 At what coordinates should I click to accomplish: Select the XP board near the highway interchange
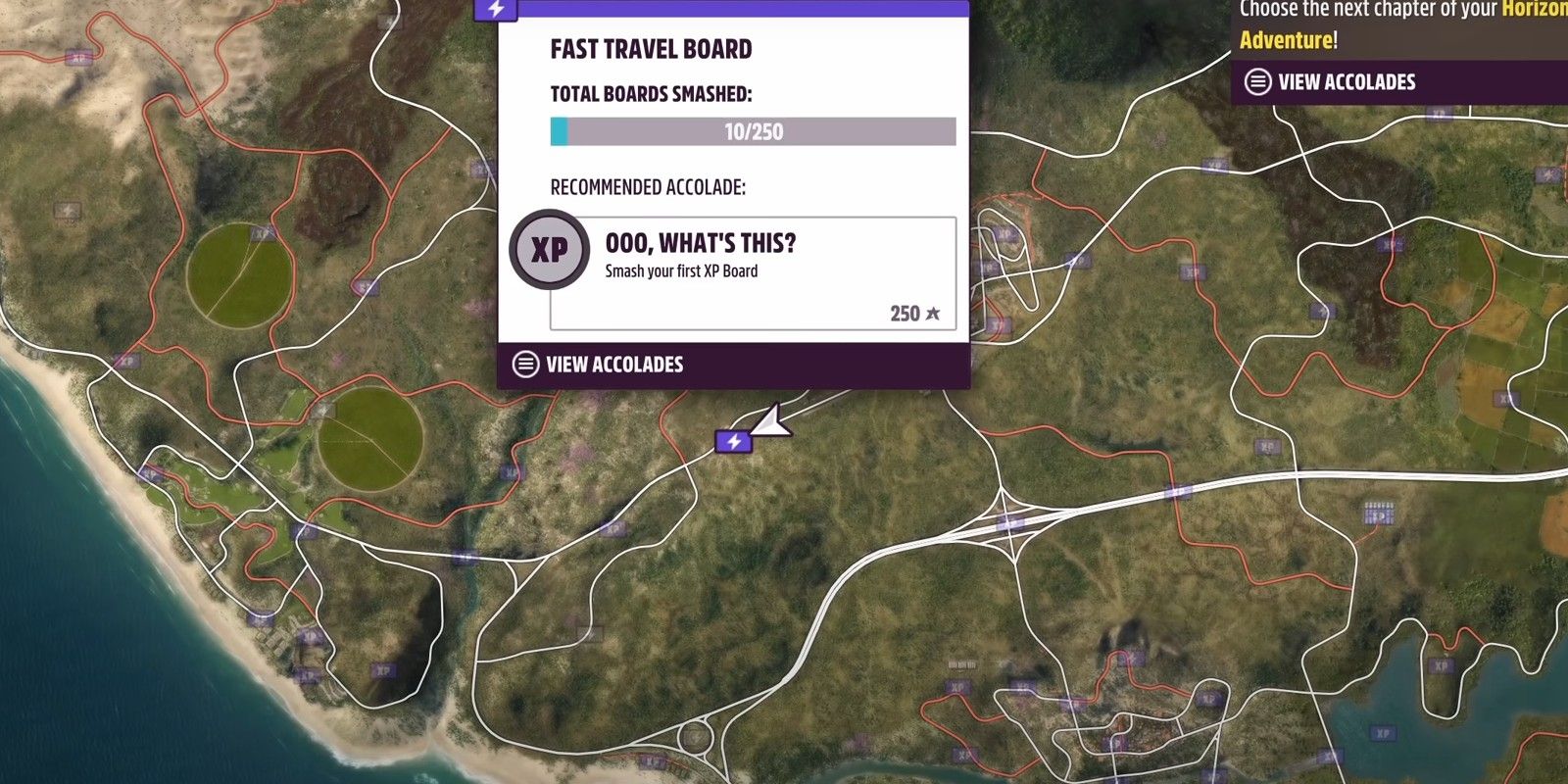[x=1008, y=522]
